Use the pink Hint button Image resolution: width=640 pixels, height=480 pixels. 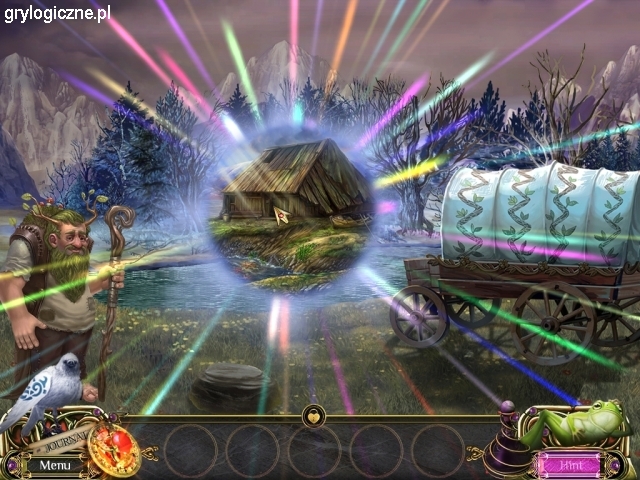(x=570, y=464)
